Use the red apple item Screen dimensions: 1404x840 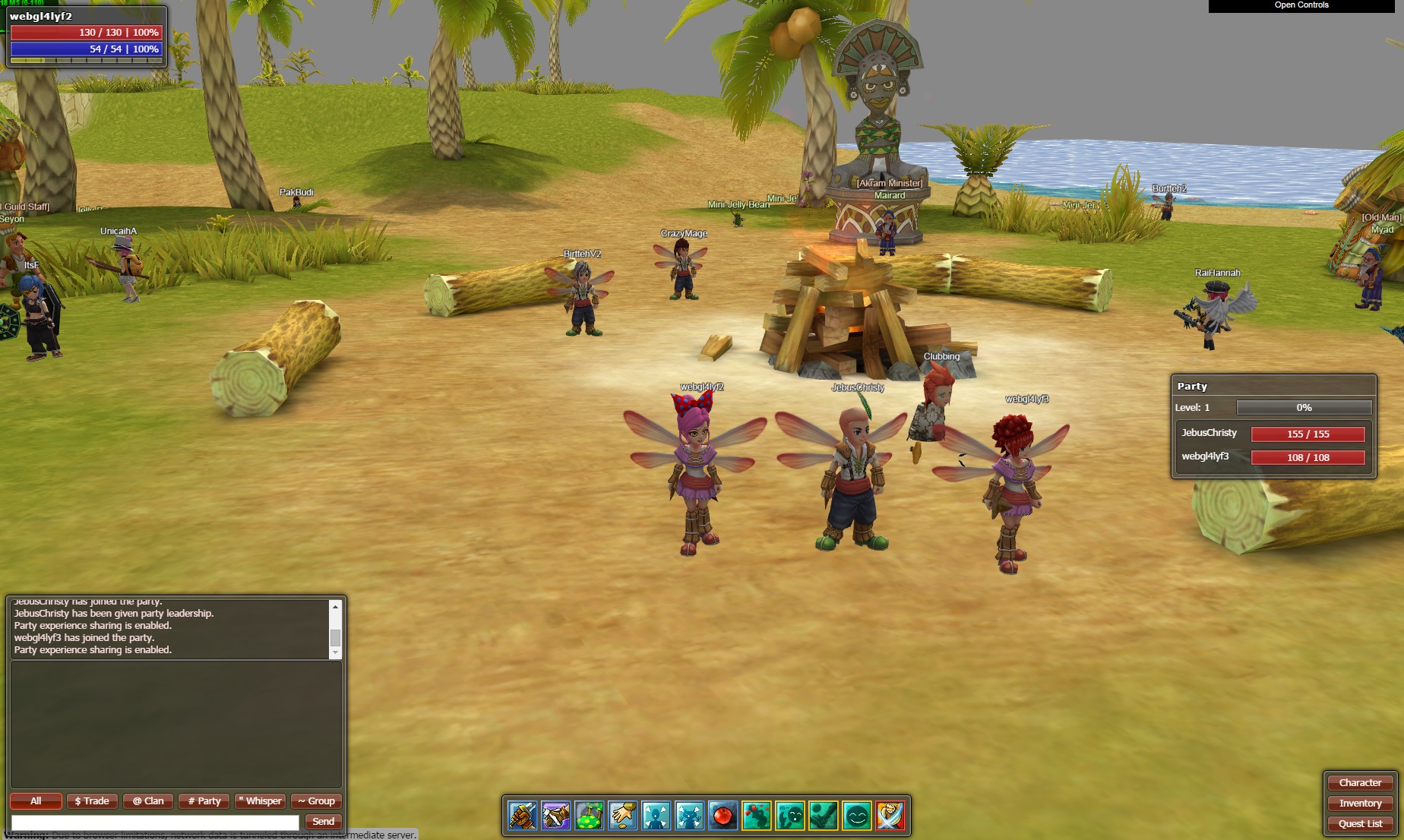tap(723, 816)
